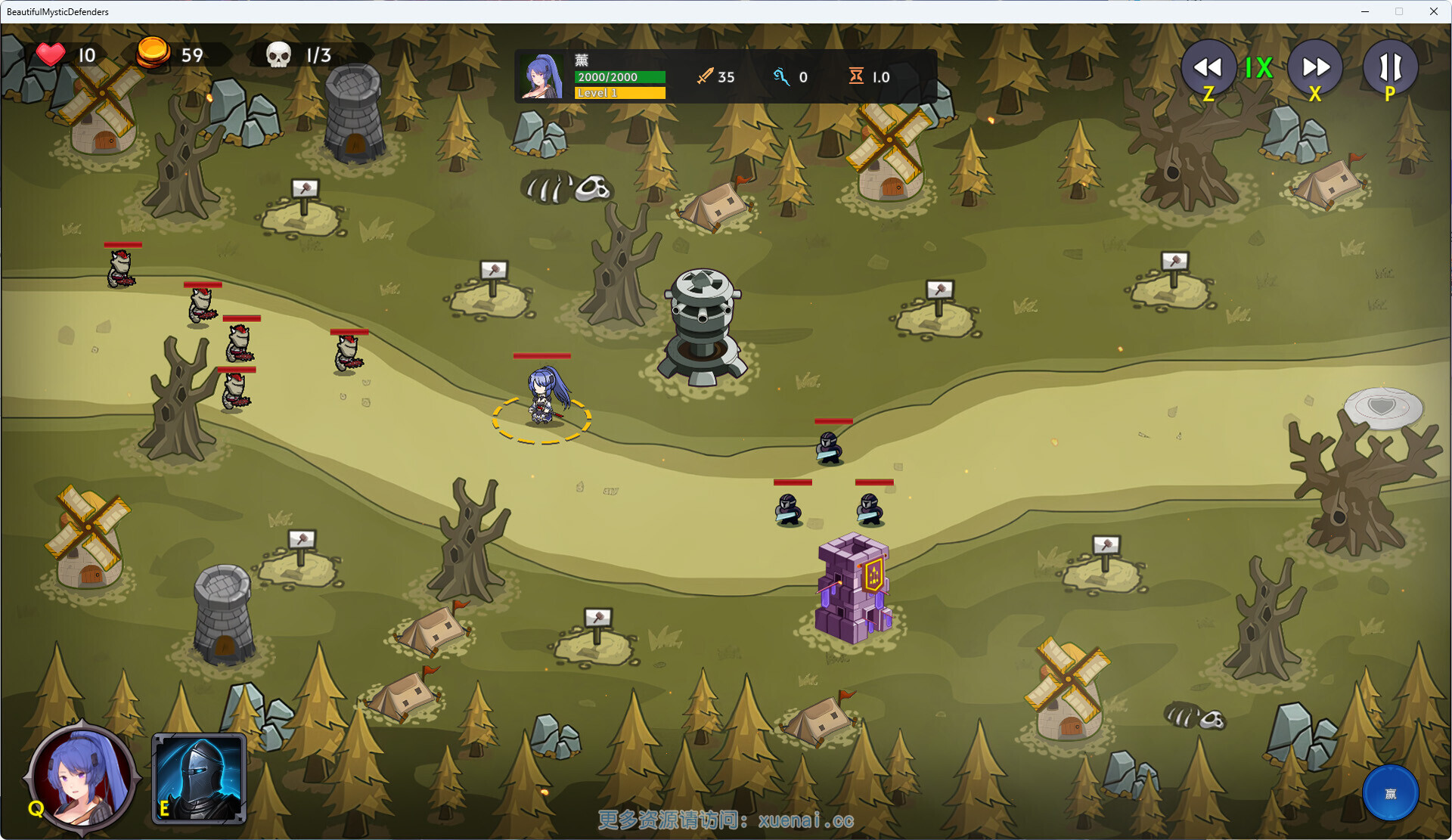This screenshot has width=1452, height=840.
Task: Open the hero portrait in status panel
Action: point(543,77)
